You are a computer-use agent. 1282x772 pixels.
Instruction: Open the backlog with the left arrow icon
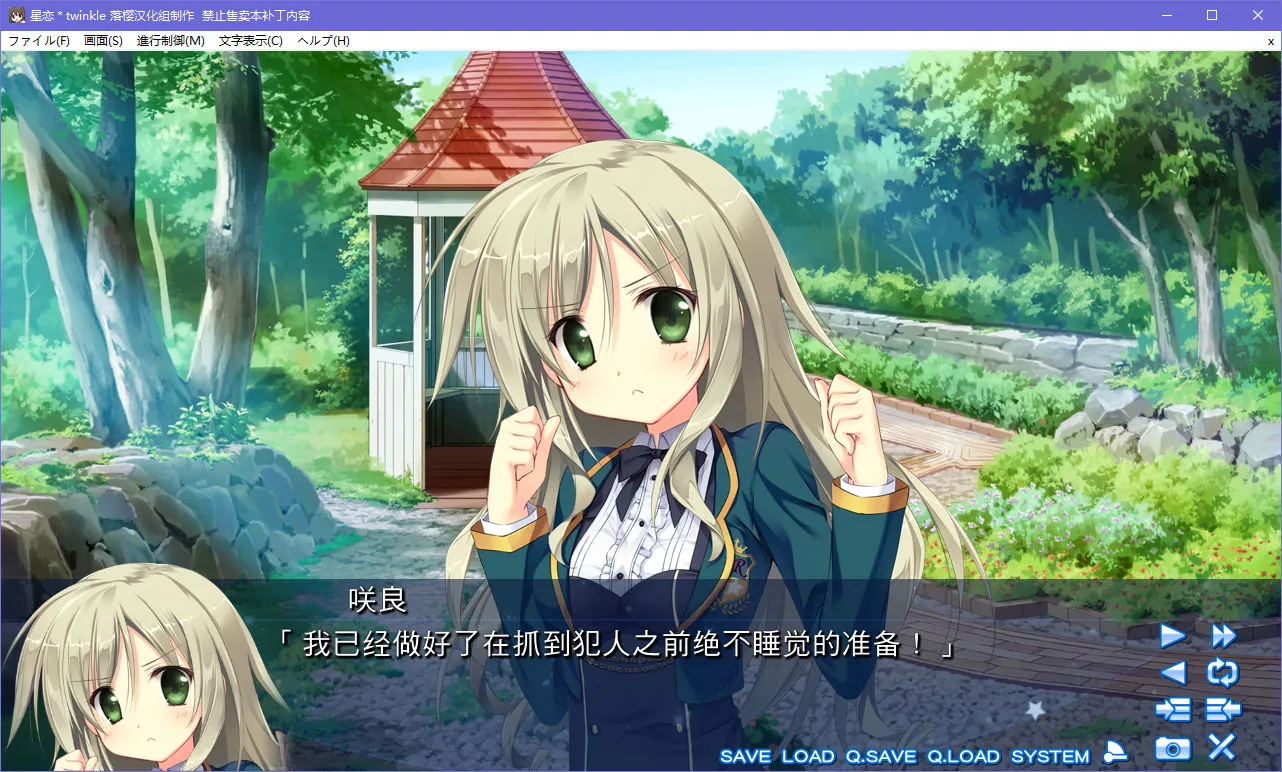[1173, 673]
